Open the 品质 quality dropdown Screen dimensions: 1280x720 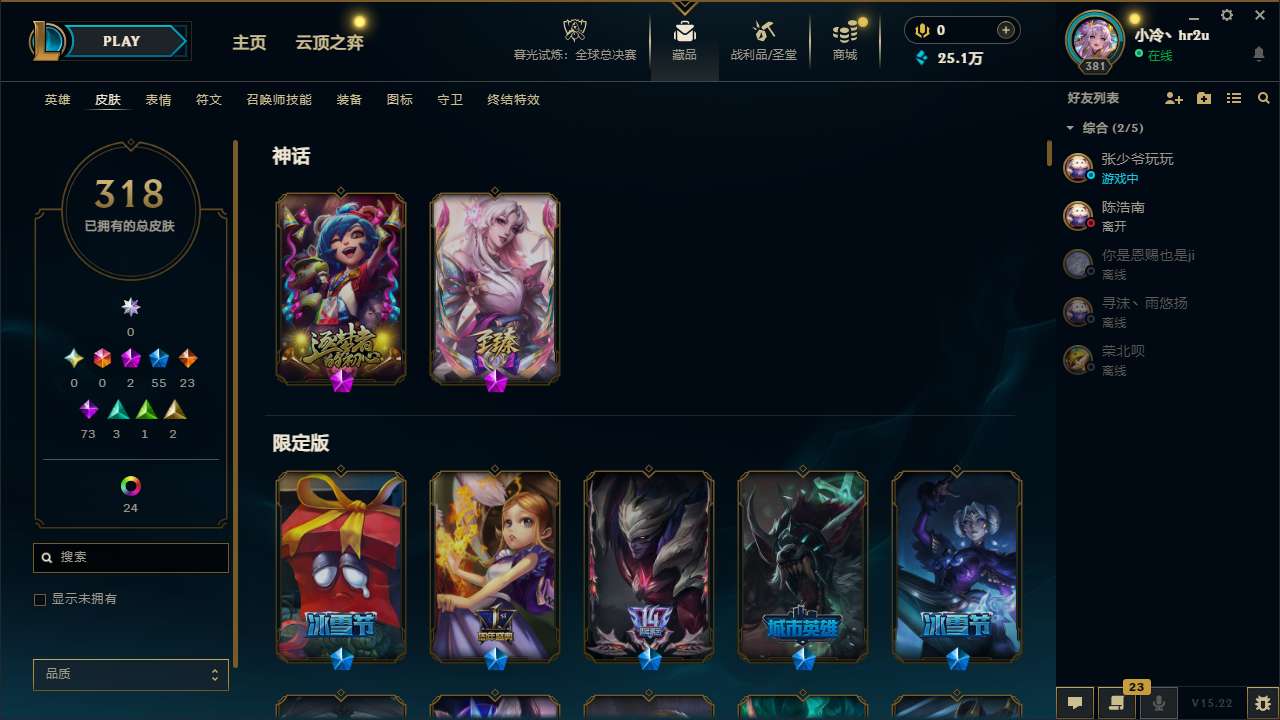pos(130,674)
